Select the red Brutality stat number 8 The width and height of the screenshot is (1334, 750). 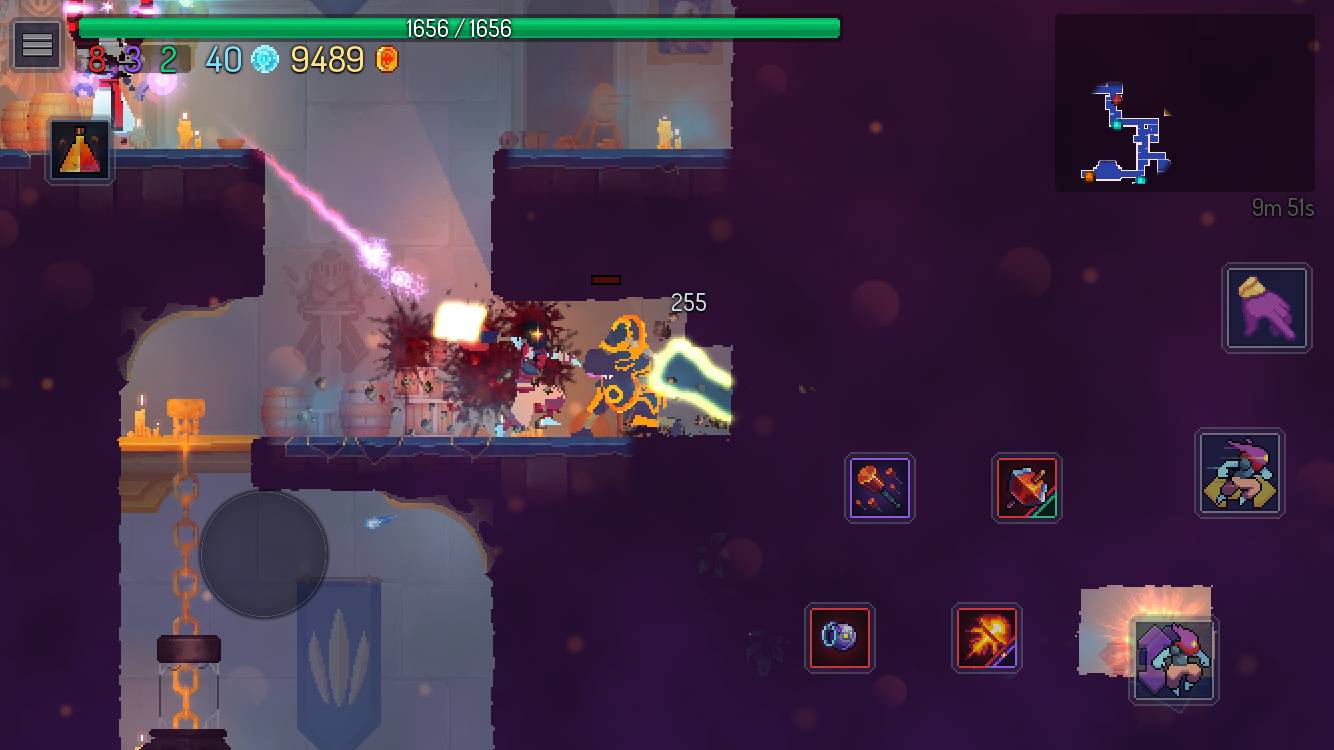click(97, 59)
